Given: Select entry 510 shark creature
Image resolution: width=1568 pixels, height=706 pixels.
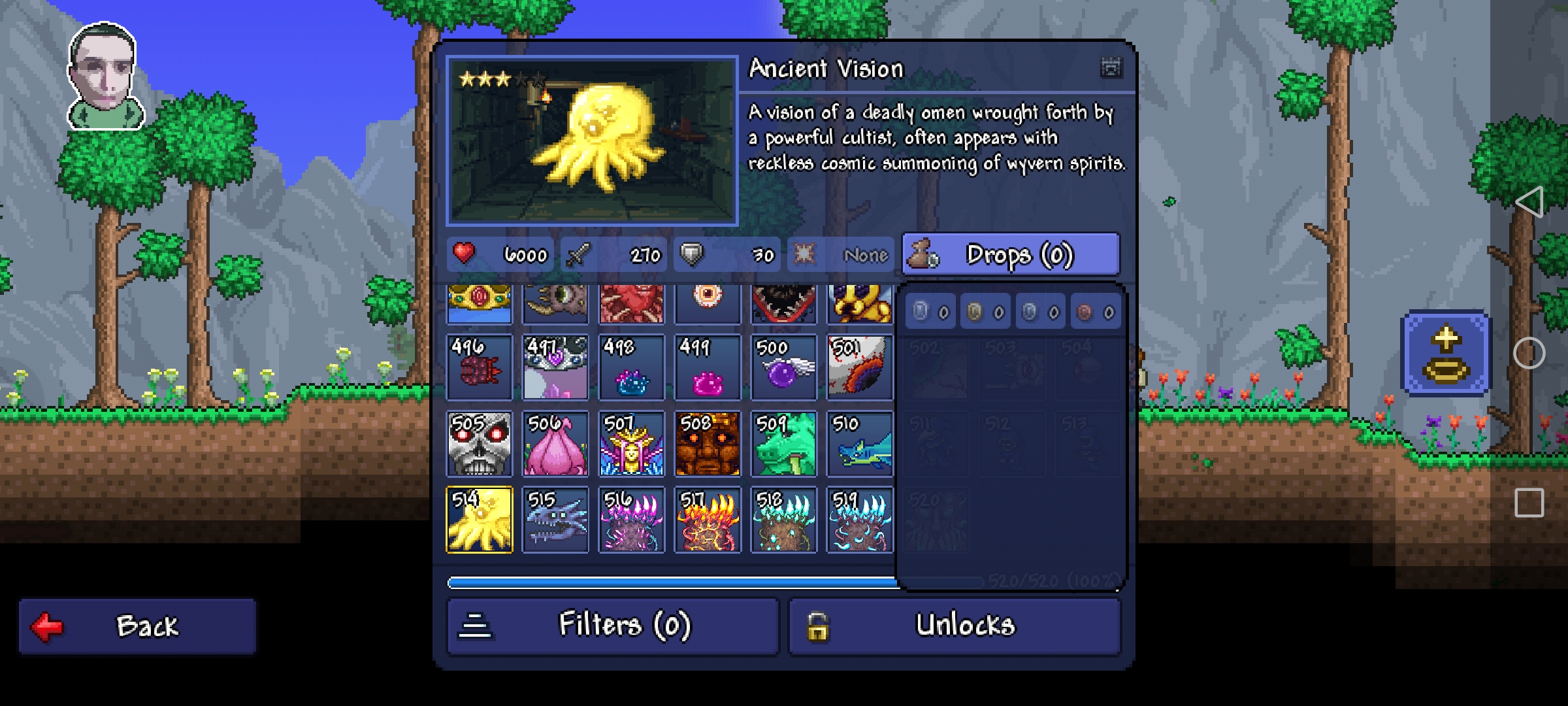Looking at the screenshot, I should pyautogui.click(x=859, y=444).
